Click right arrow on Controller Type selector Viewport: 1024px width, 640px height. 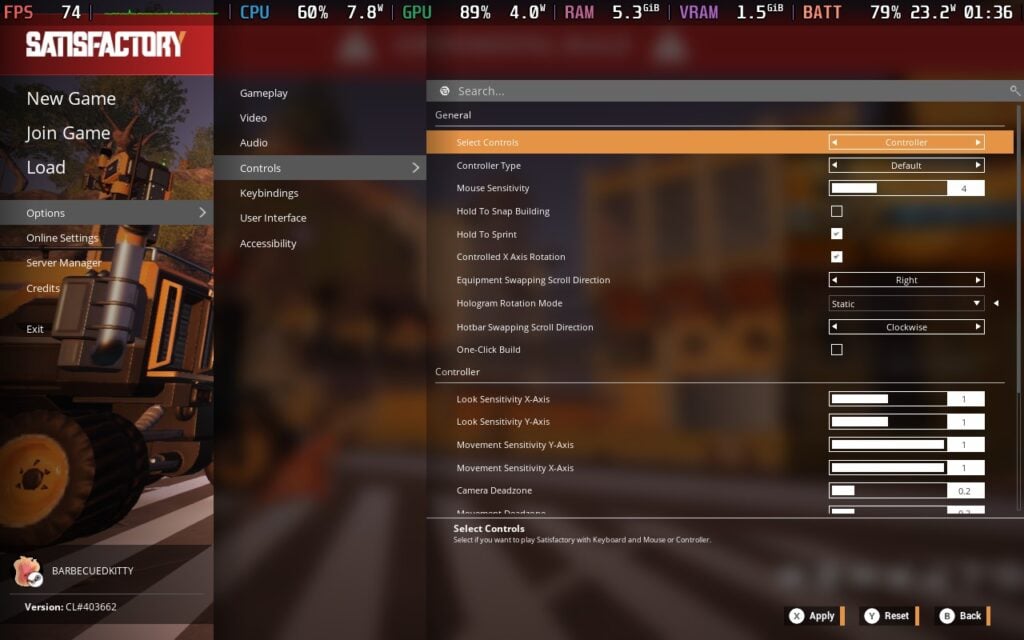click(978, 166)
